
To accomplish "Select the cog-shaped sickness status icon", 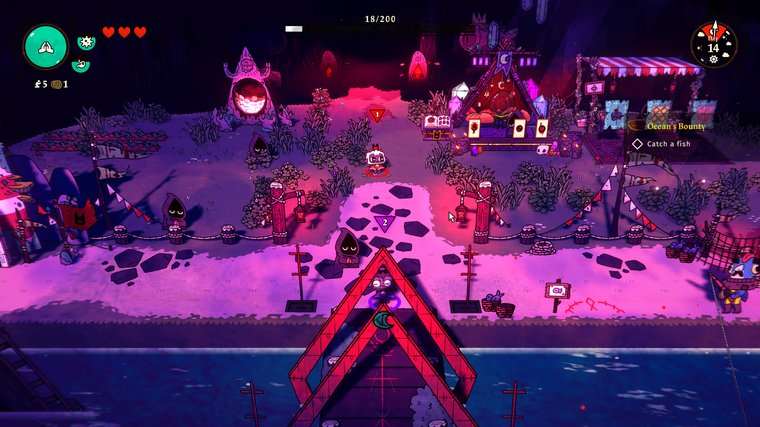I will pyautogui.click(x=85, y=41).
